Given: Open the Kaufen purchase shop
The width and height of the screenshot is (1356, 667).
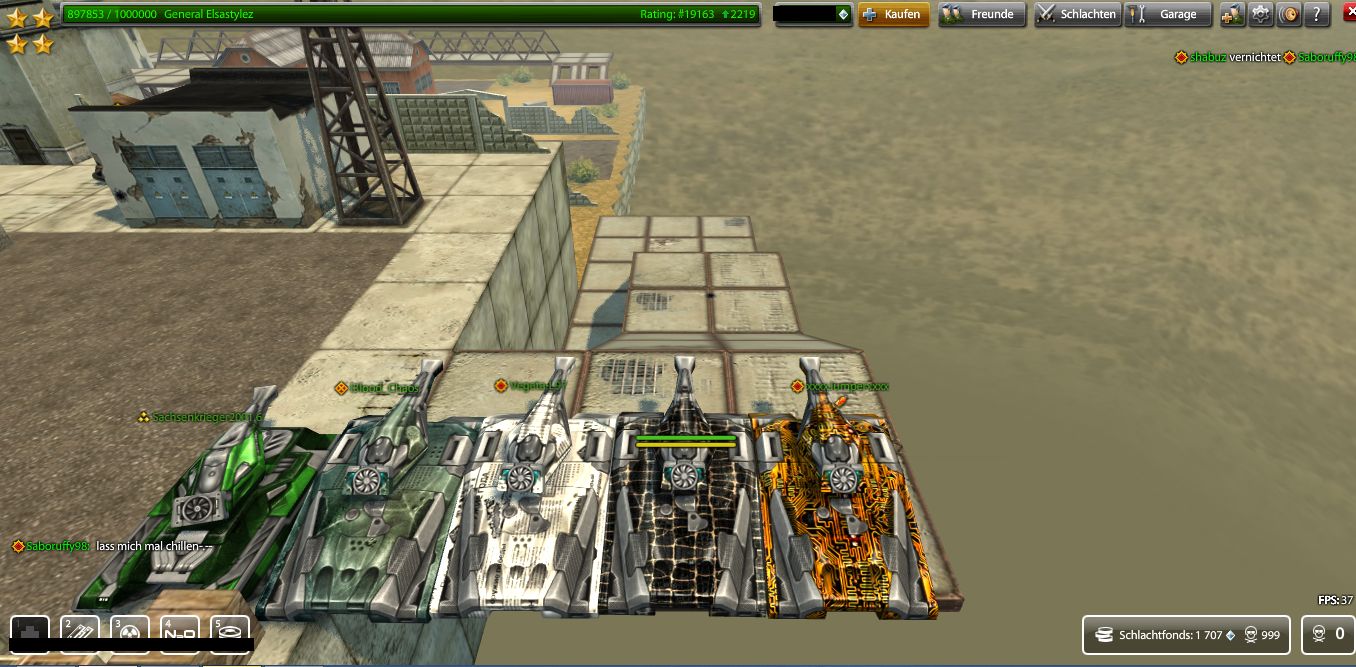Looking at the screenshot, I should pyautogui.click(x=893, y=14).
